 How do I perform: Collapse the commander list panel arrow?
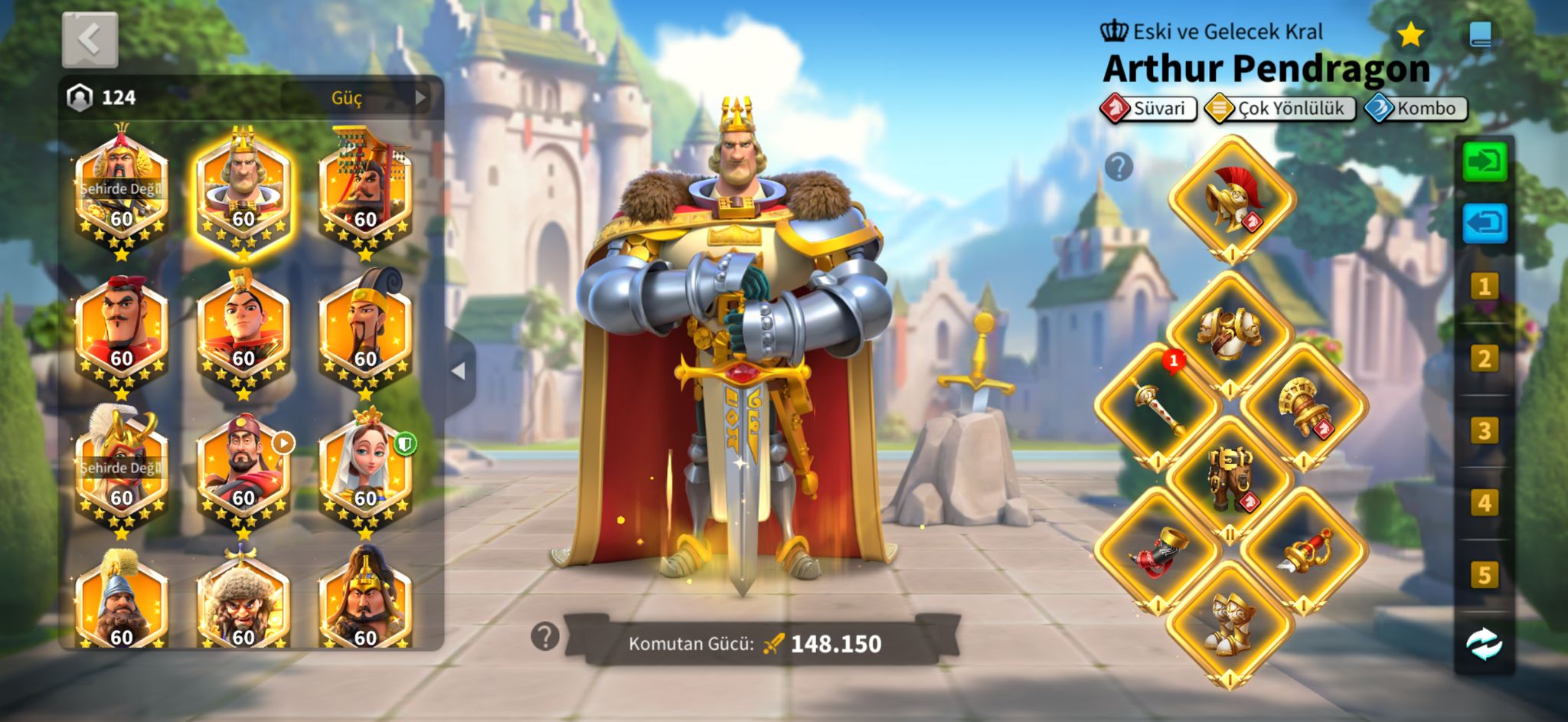click(x=459, y=371)
